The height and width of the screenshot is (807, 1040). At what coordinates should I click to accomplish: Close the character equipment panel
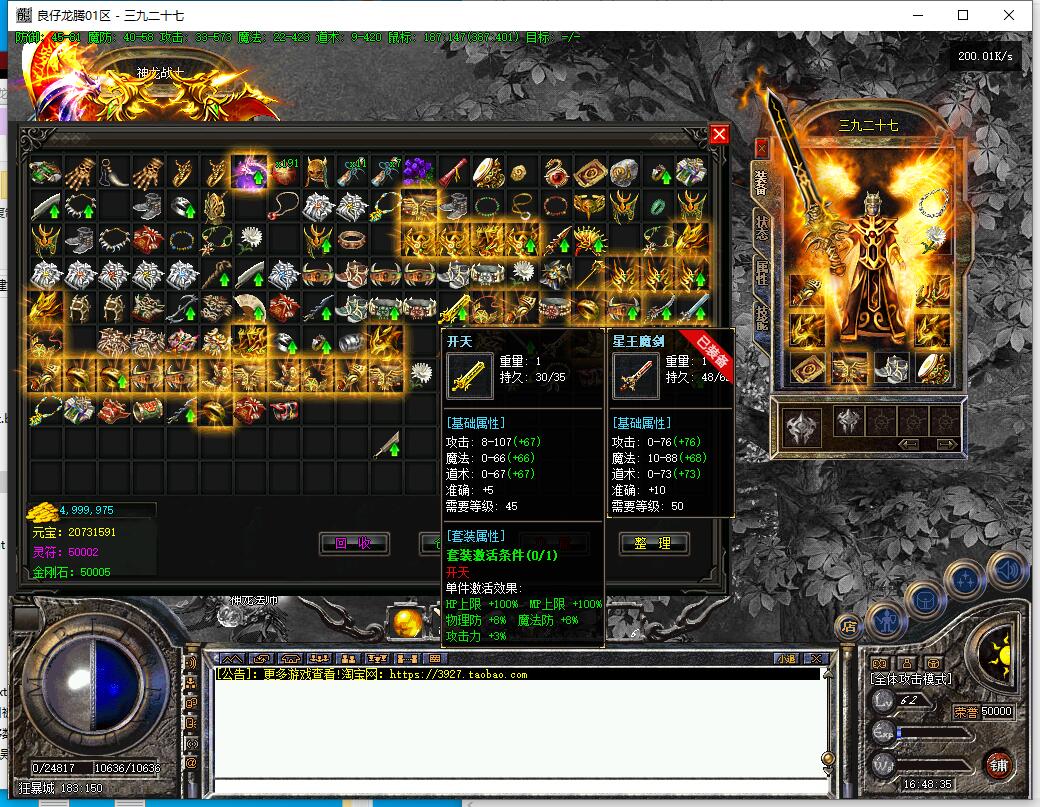[761, 149]
